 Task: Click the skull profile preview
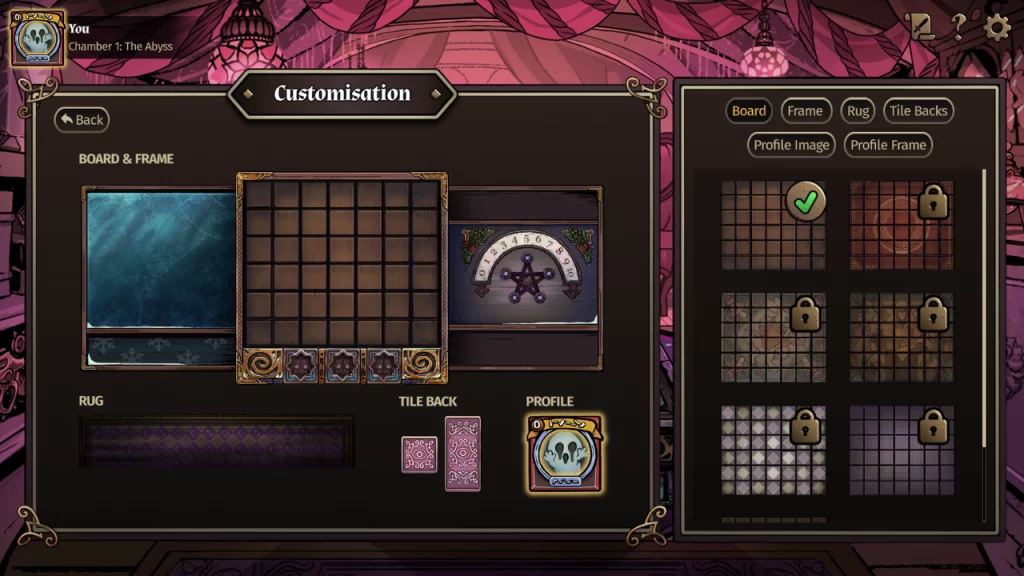(x=564, y=454)
